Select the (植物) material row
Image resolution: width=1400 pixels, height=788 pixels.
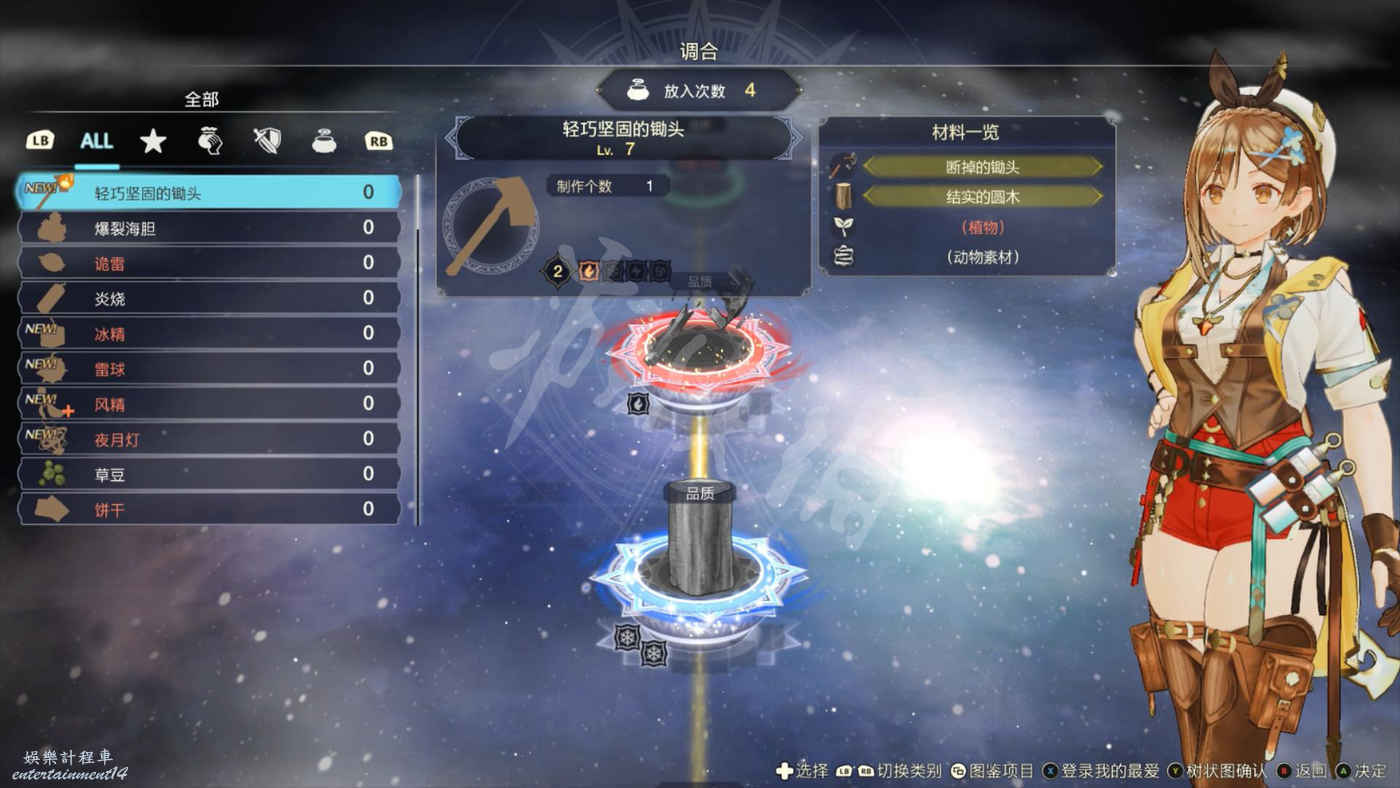tap(982, 227)
